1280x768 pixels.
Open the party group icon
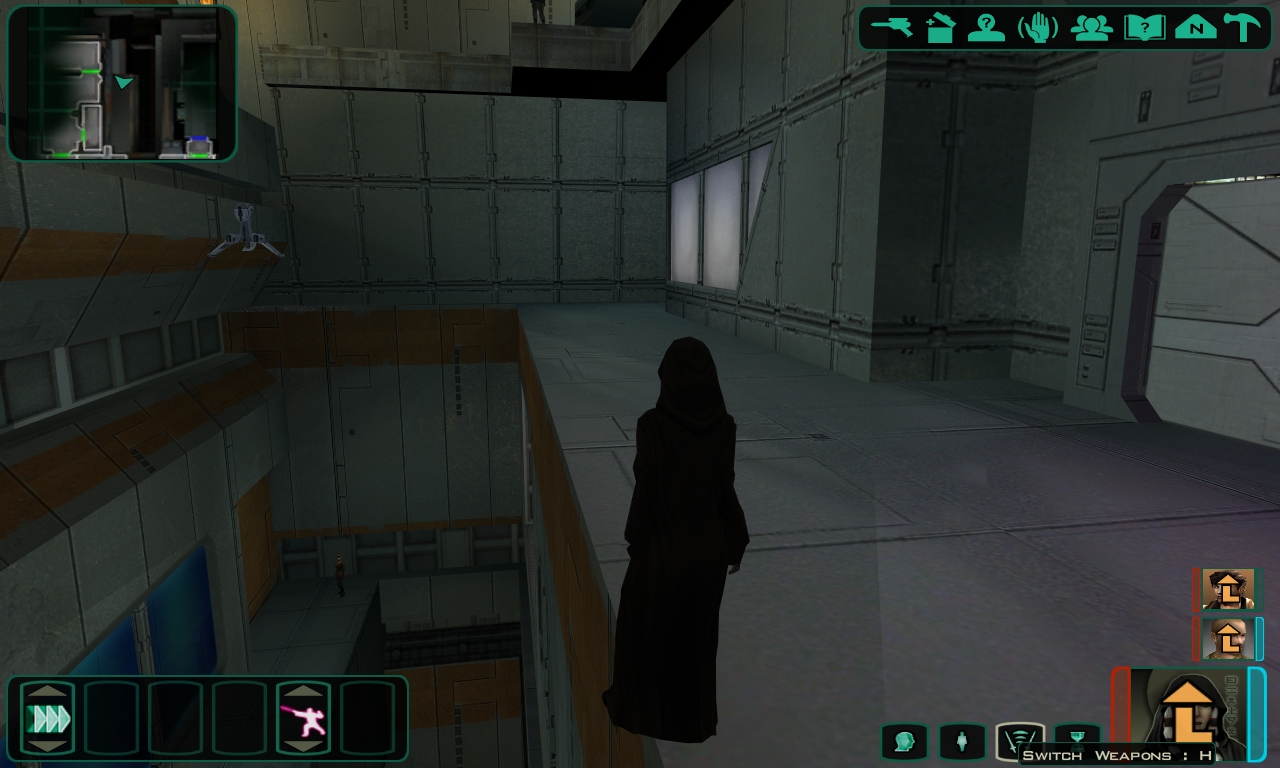point(1091,27)
